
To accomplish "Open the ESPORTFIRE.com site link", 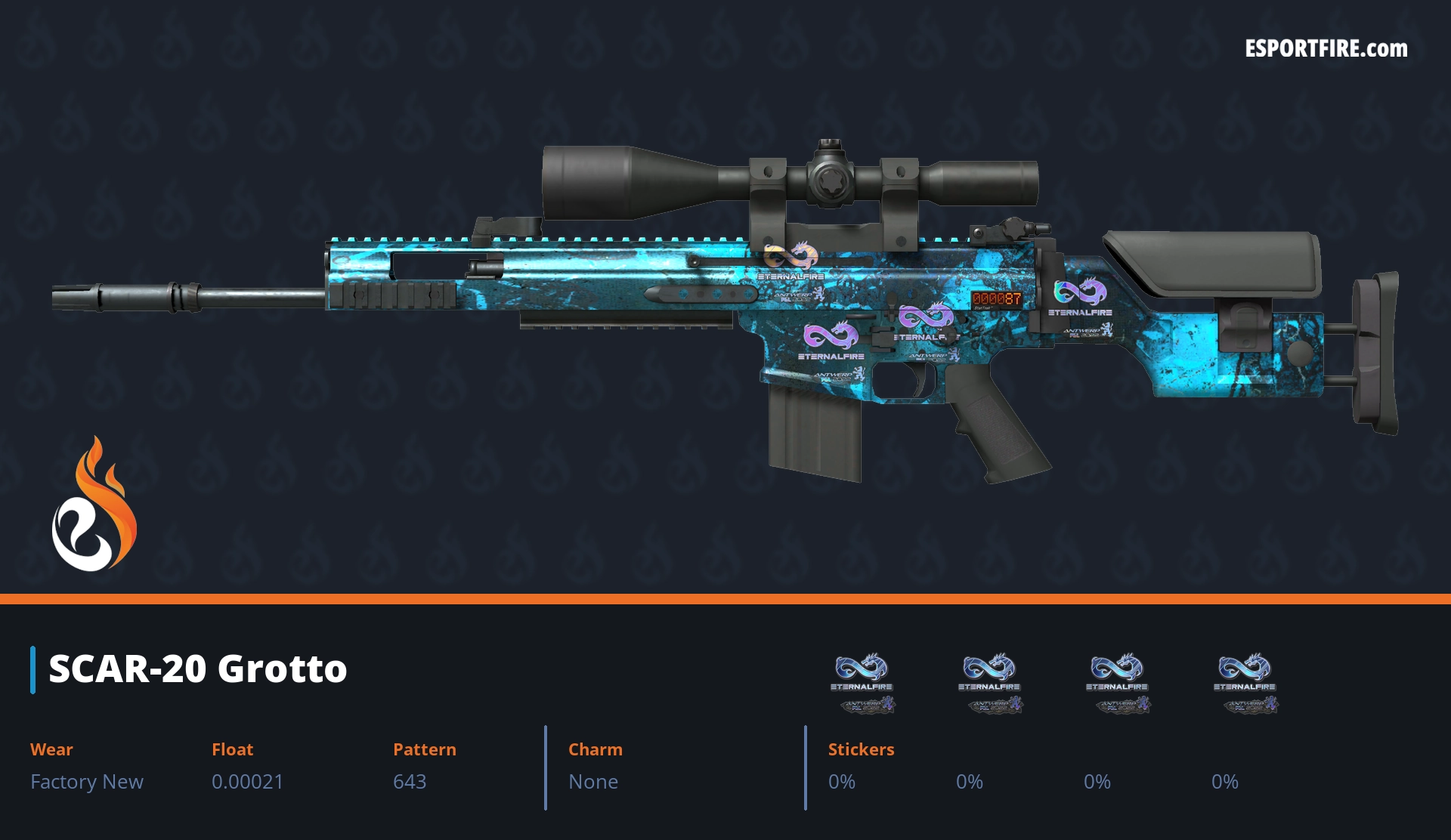I will coord(1326,49).
